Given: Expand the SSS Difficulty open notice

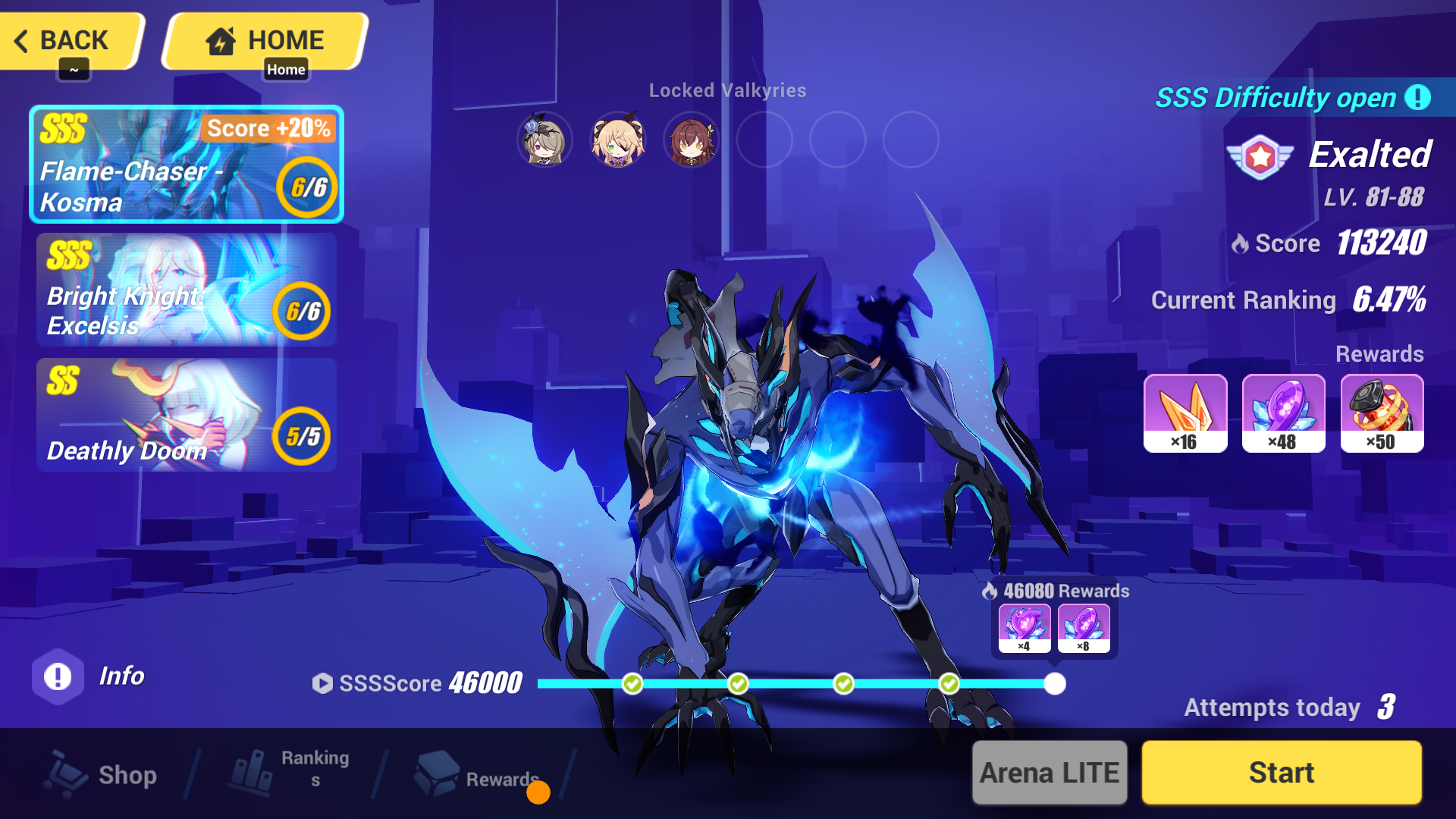Looking at the screenshot, I should 1417,98.
